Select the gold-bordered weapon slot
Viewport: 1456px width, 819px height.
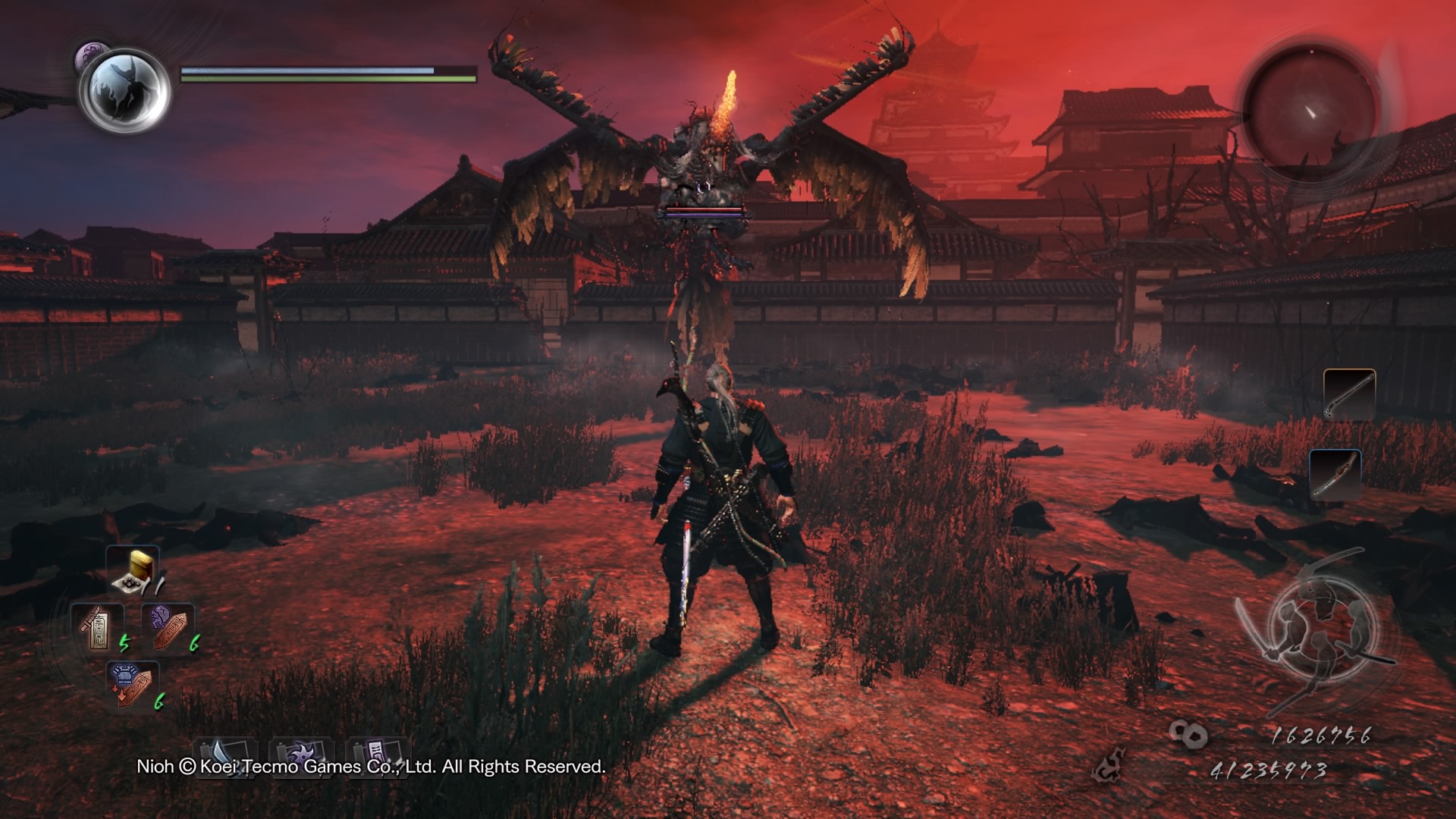point(1349,394)
